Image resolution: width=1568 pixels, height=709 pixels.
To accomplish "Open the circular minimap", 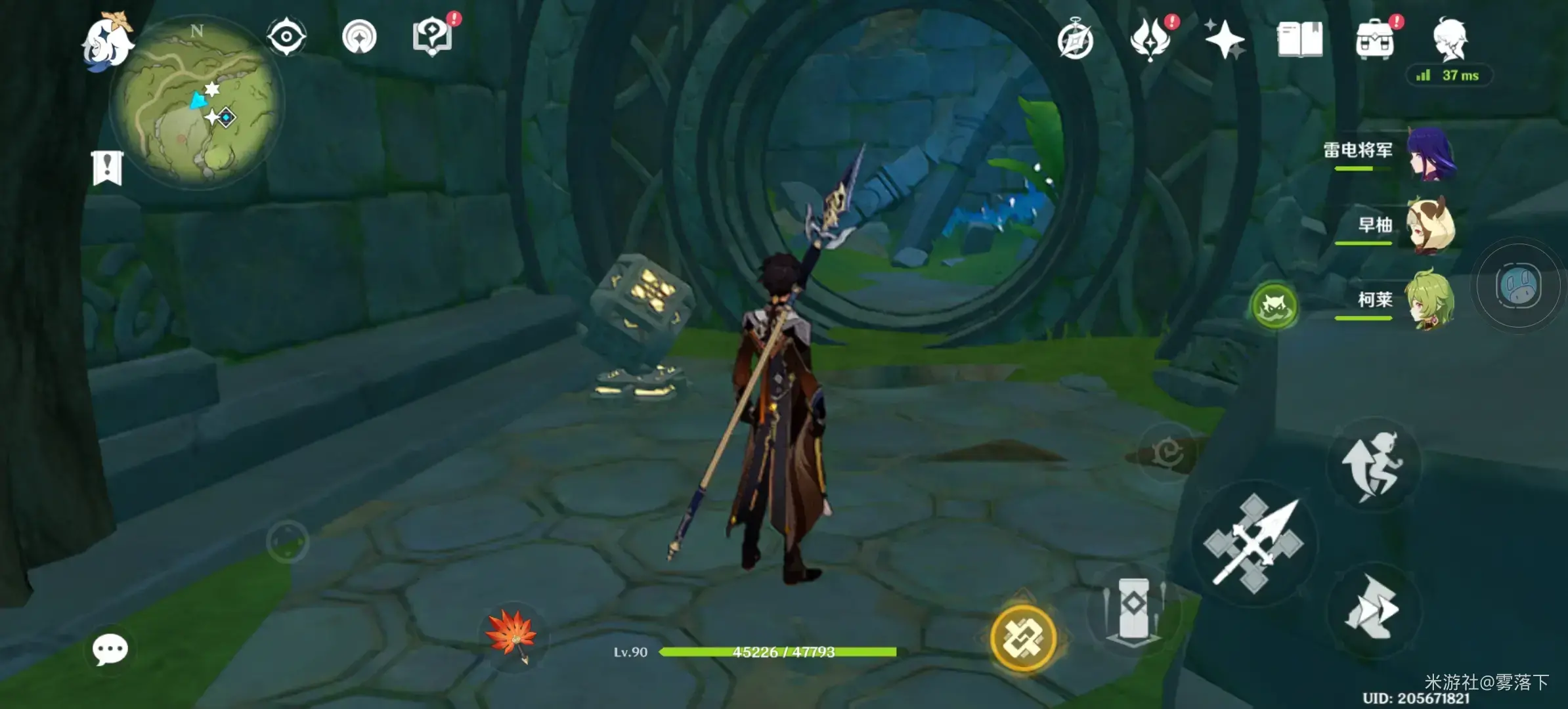I will pyautogui.click(x=197, y=103).
